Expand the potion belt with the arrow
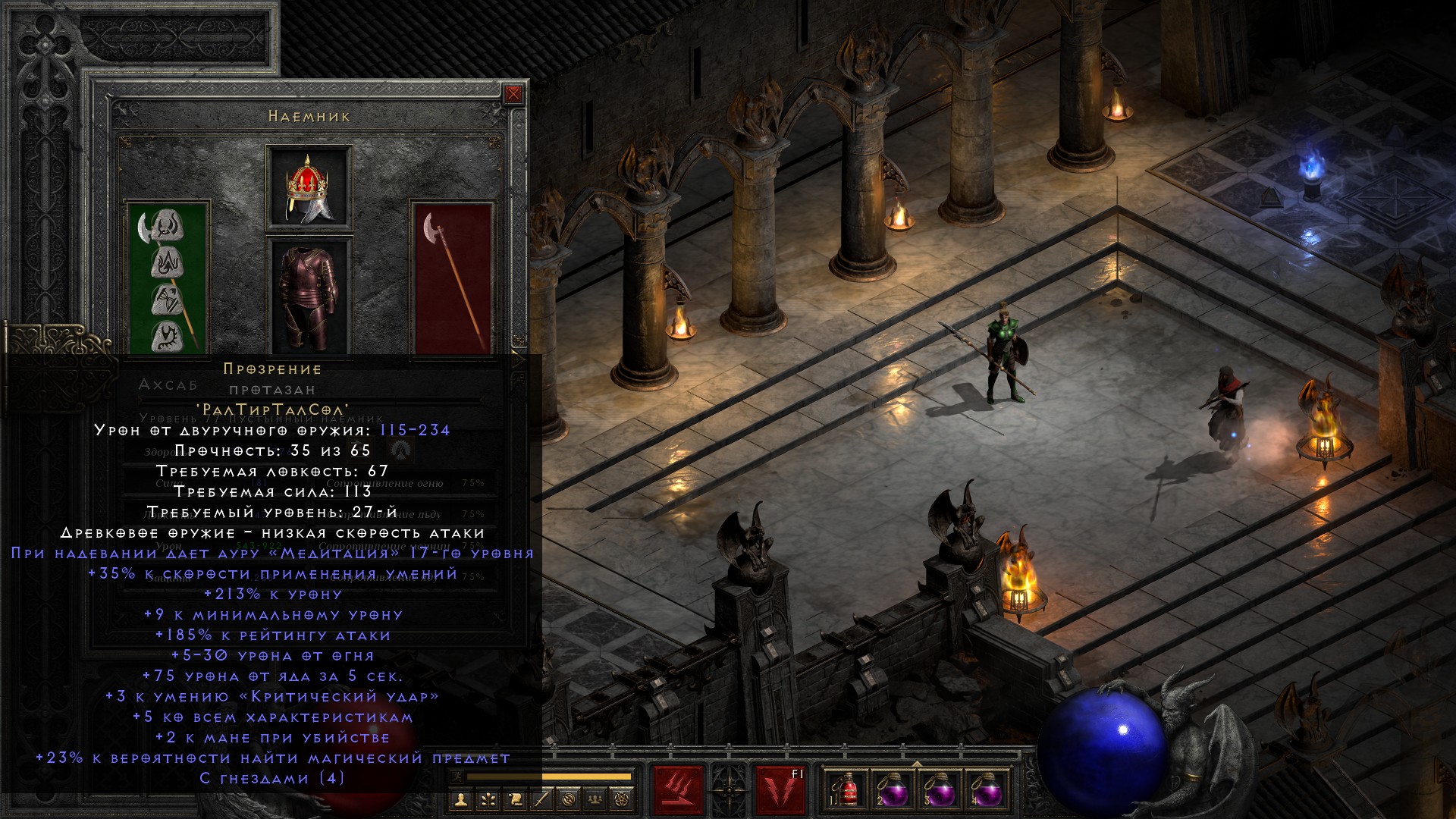This screenshot has height=819, width=1456. pyautogui.click(x=916, y=764)
